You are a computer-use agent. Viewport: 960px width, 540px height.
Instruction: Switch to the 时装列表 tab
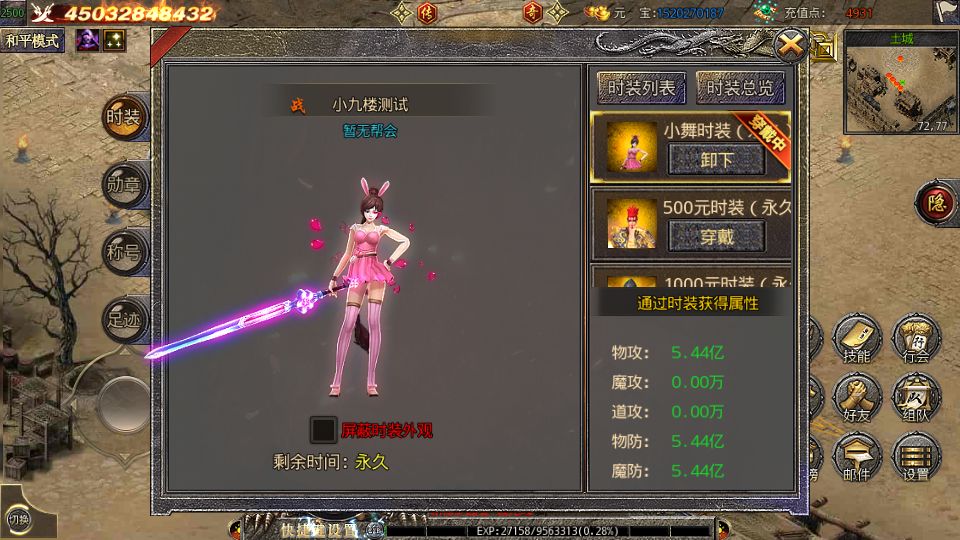coord(641,88)
